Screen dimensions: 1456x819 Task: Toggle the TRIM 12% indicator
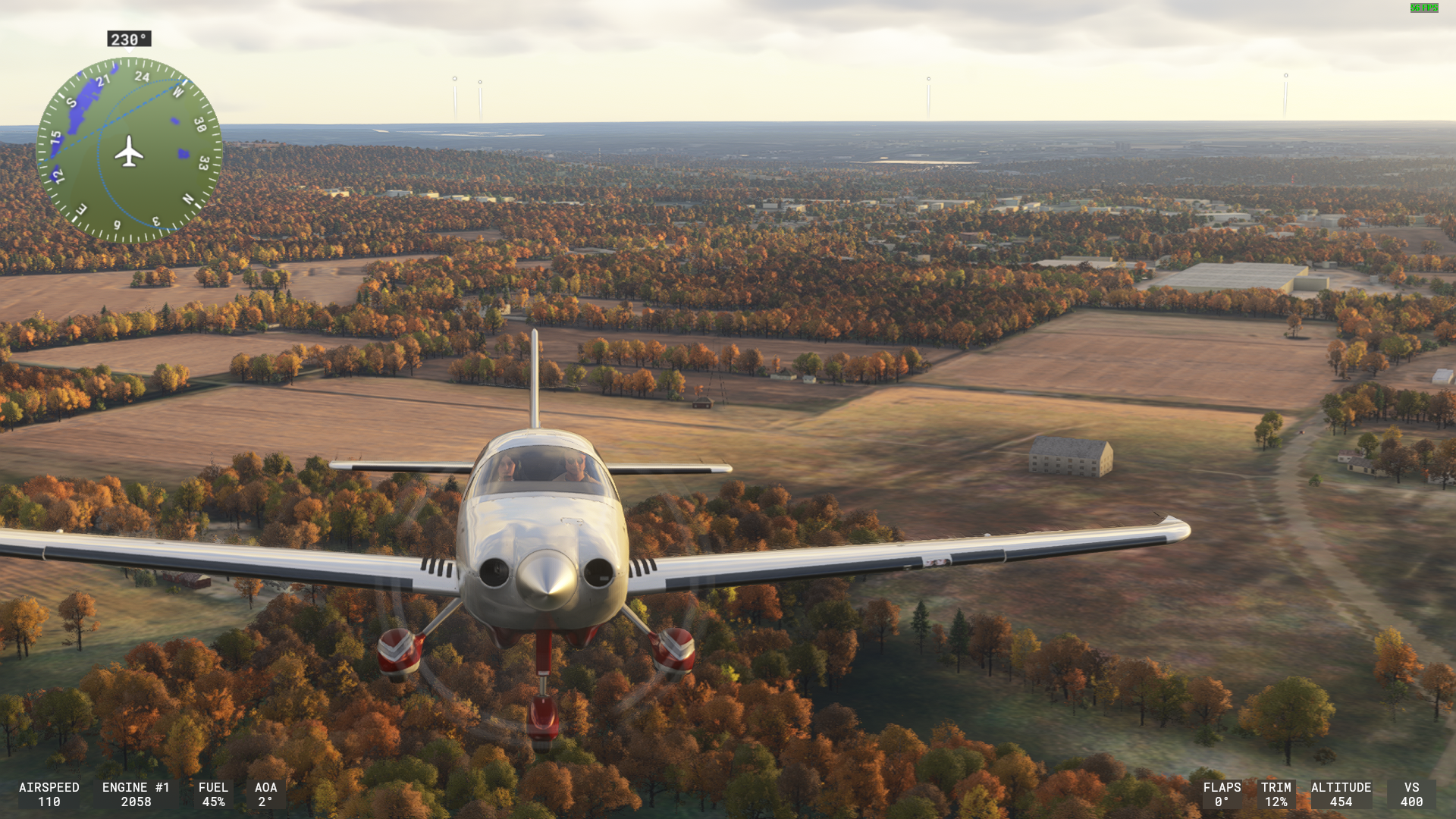point(1277,794)
